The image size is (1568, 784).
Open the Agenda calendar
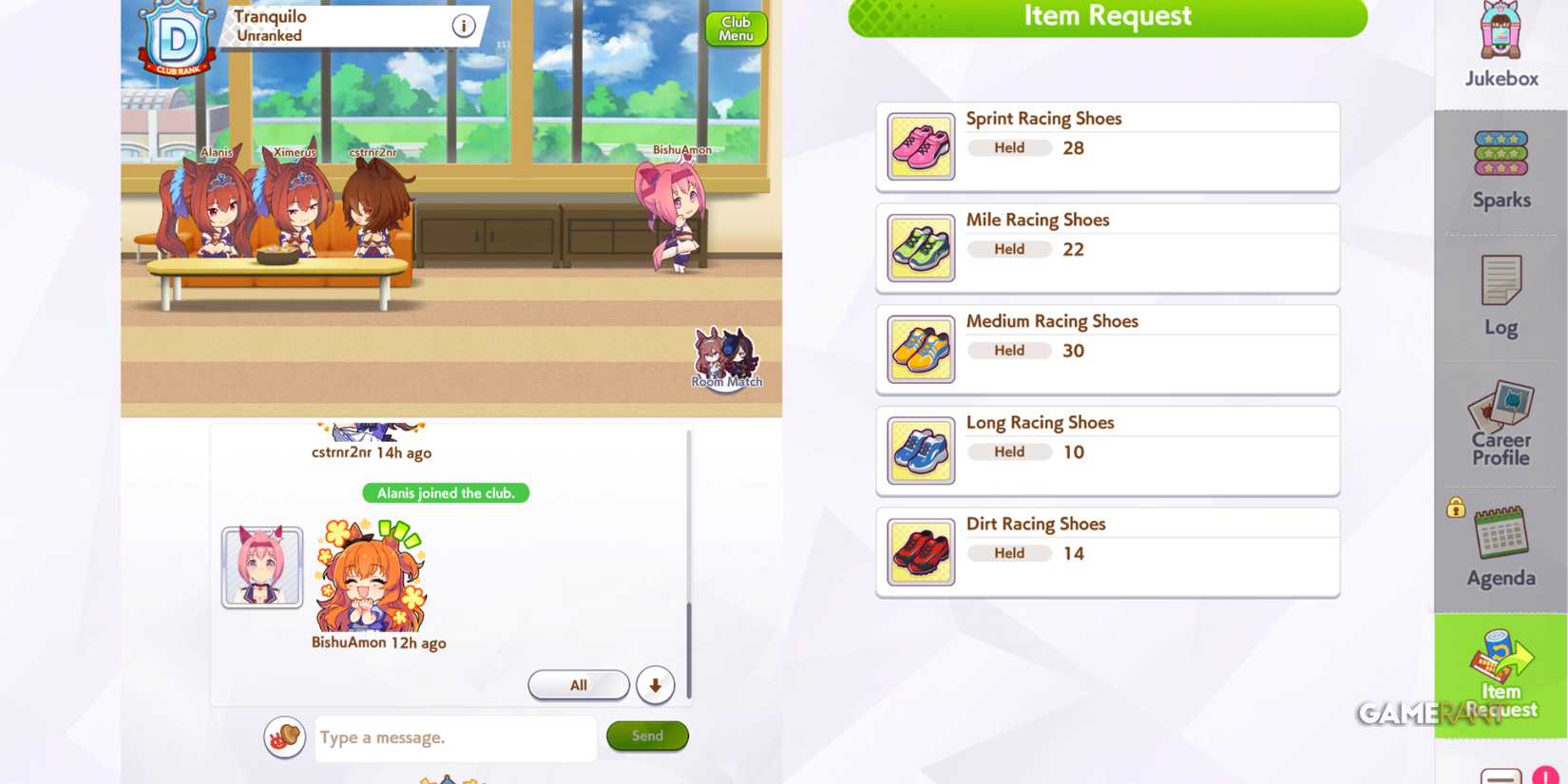(x=1500, y=544)
